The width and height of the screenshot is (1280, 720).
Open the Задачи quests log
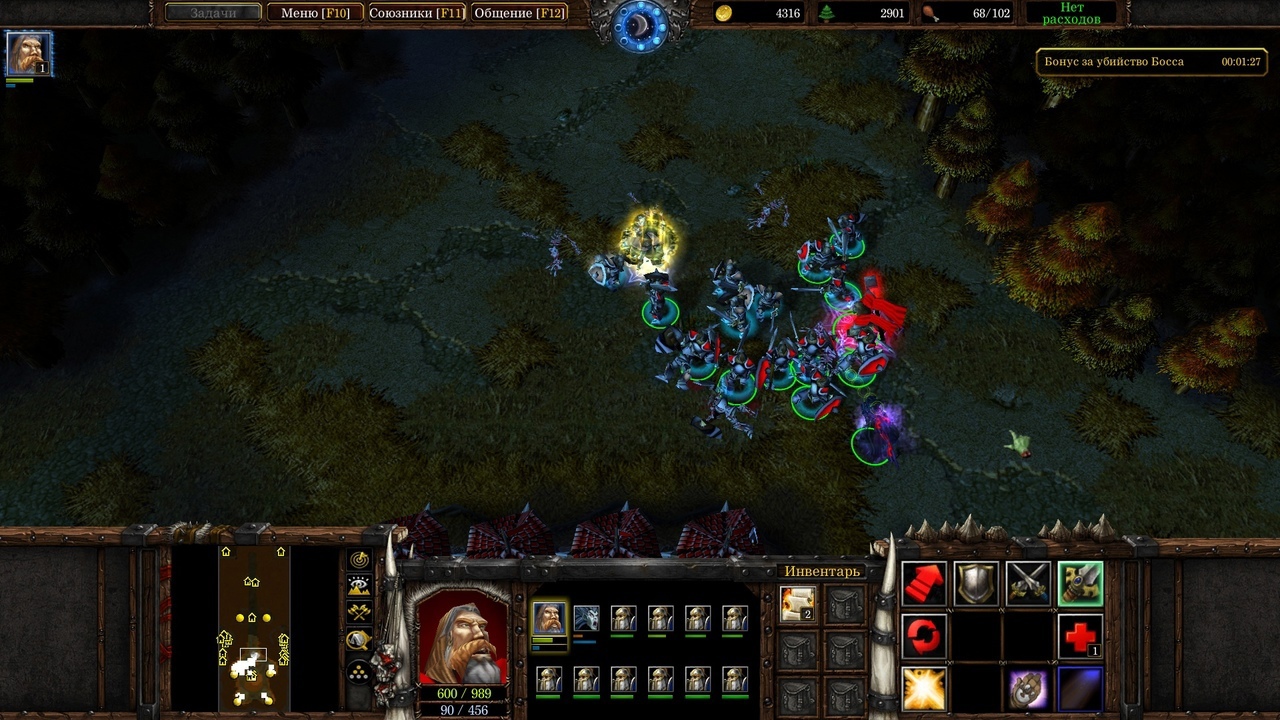212,13
